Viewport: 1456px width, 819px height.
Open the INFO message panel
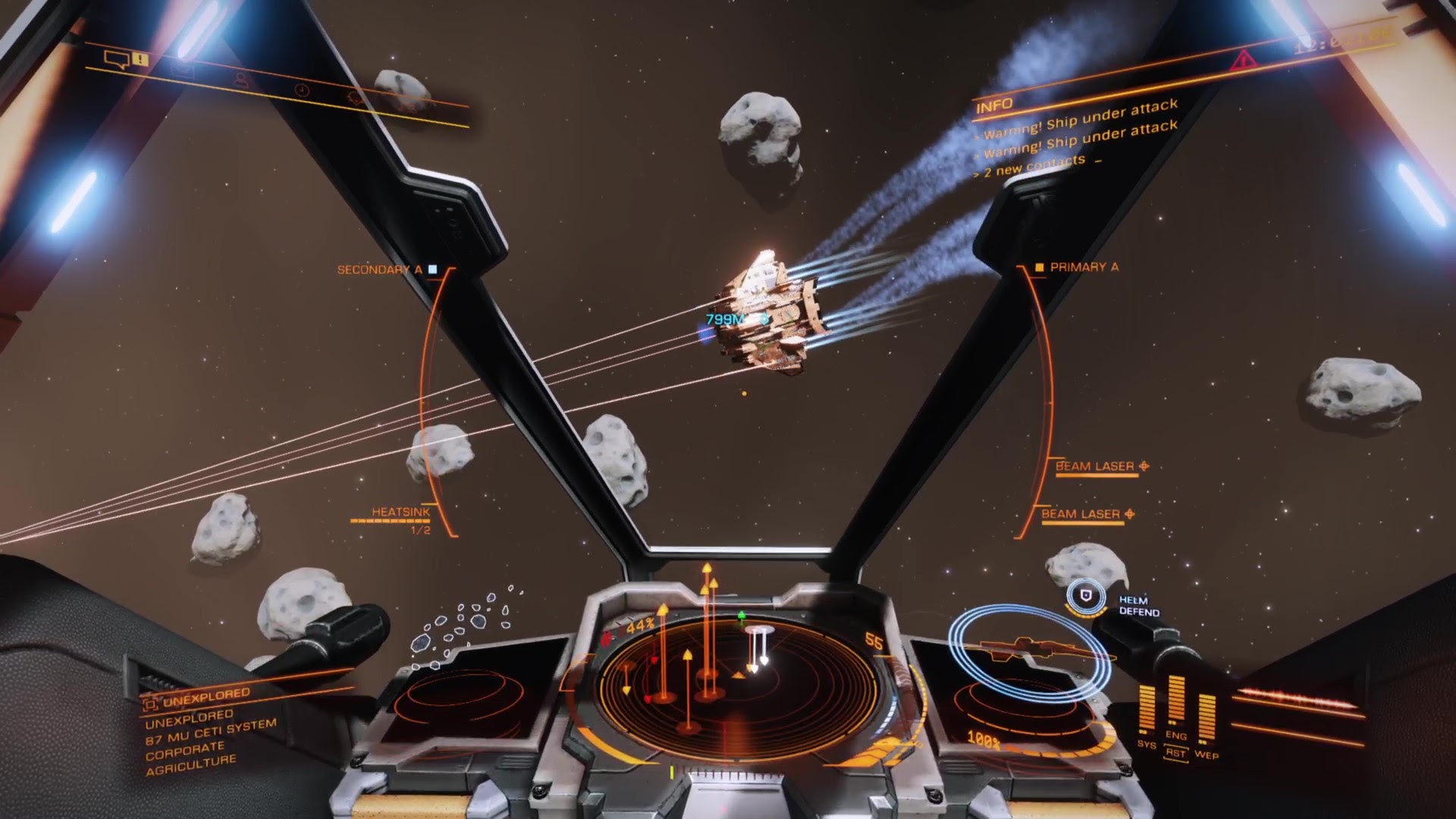tap(994, 106)
